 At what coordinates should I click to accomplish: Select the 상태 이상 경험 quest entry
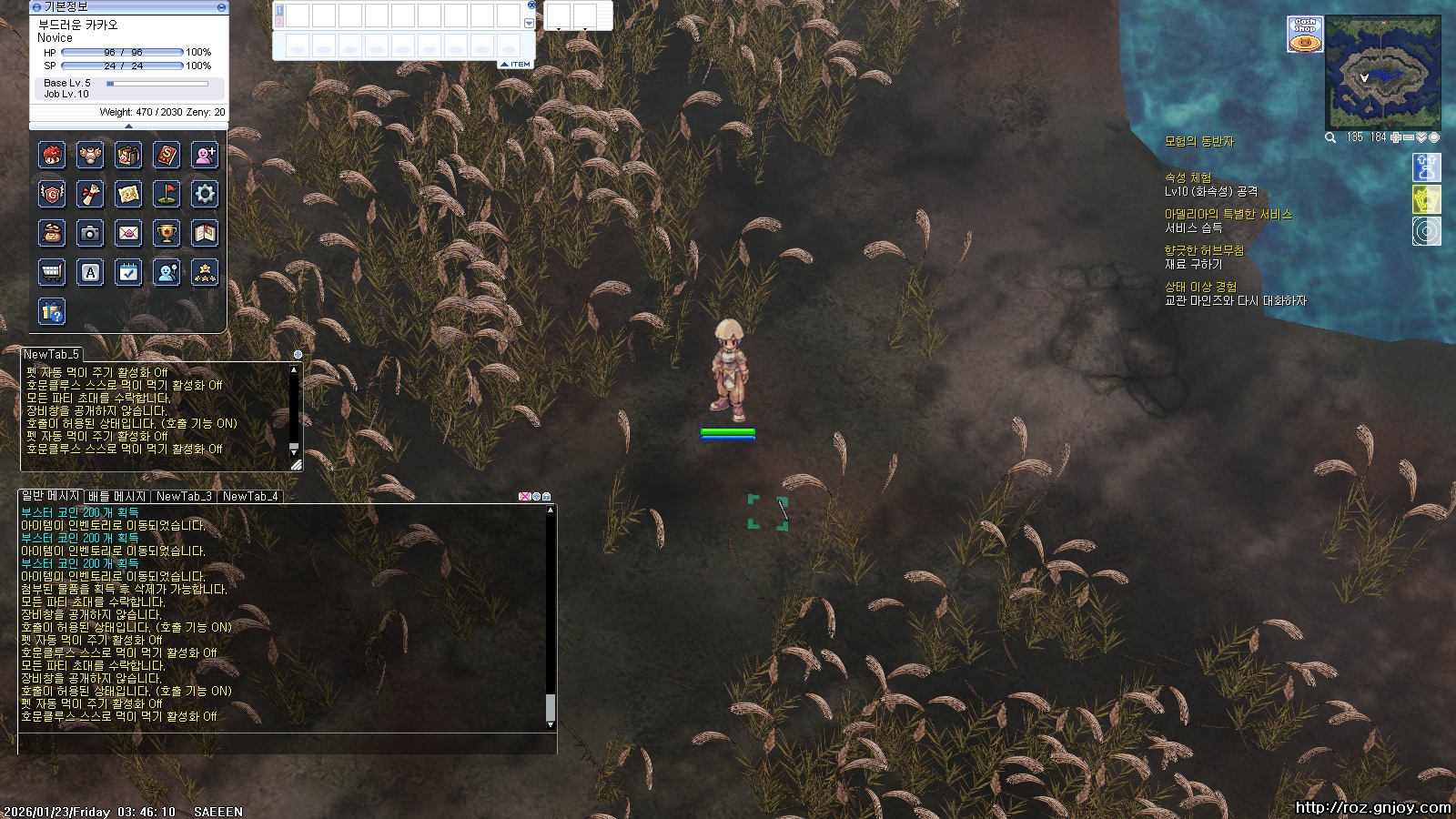tap(1200, 287)
